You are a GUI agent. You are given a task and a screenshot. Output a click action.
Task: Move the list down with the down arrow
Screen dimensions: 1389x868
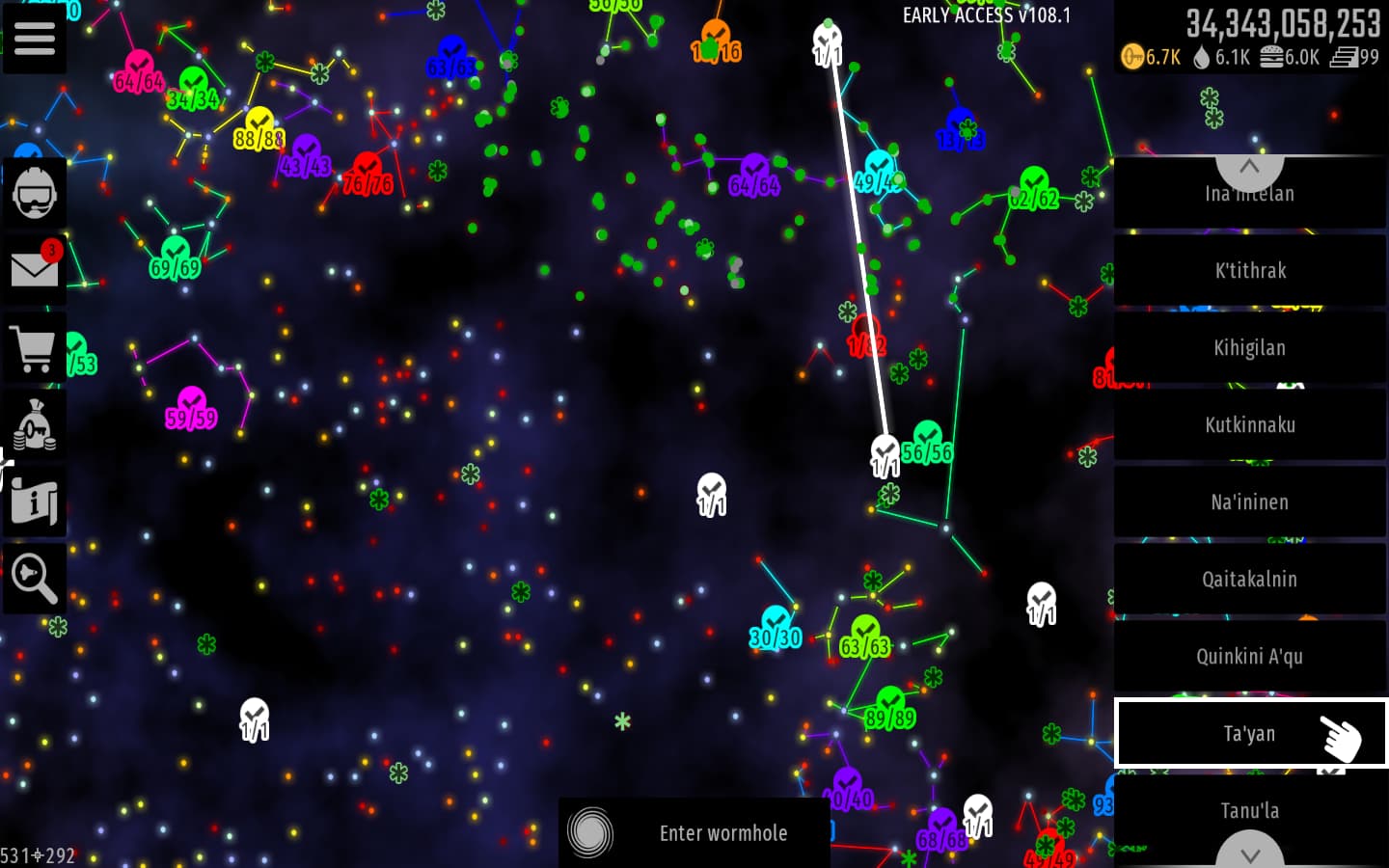(x=1249, y=853)
